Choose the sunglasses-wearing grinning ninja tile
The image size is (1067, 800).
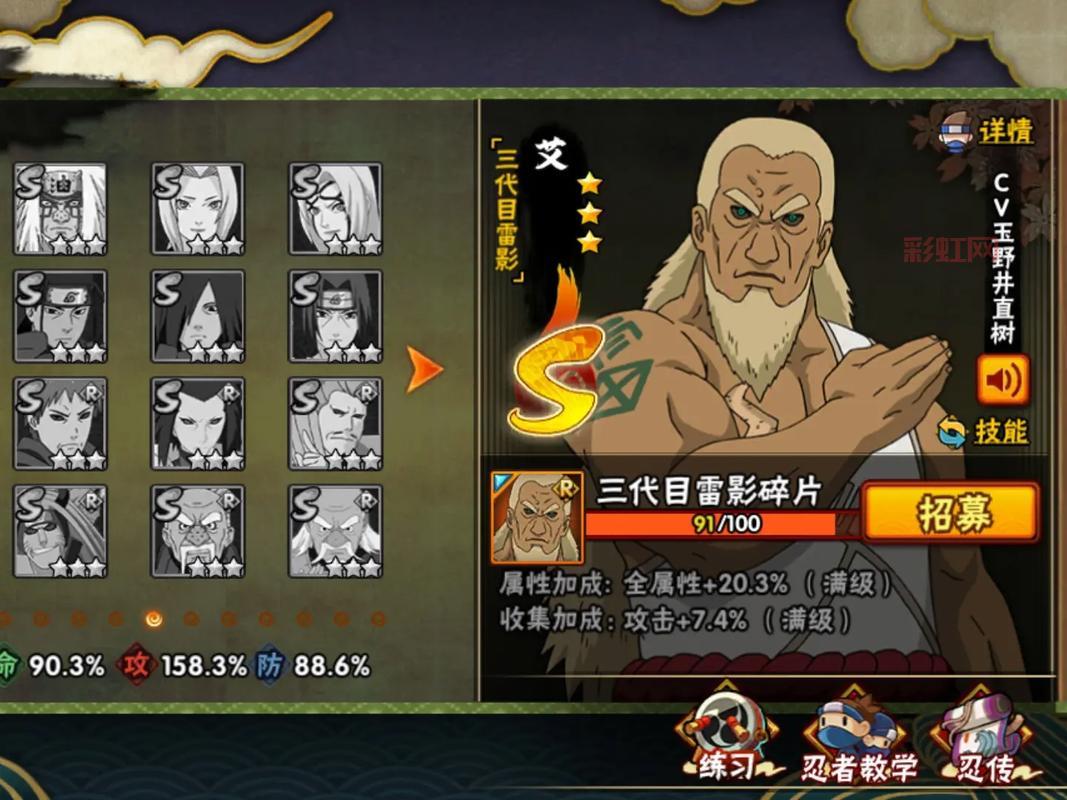60,531
